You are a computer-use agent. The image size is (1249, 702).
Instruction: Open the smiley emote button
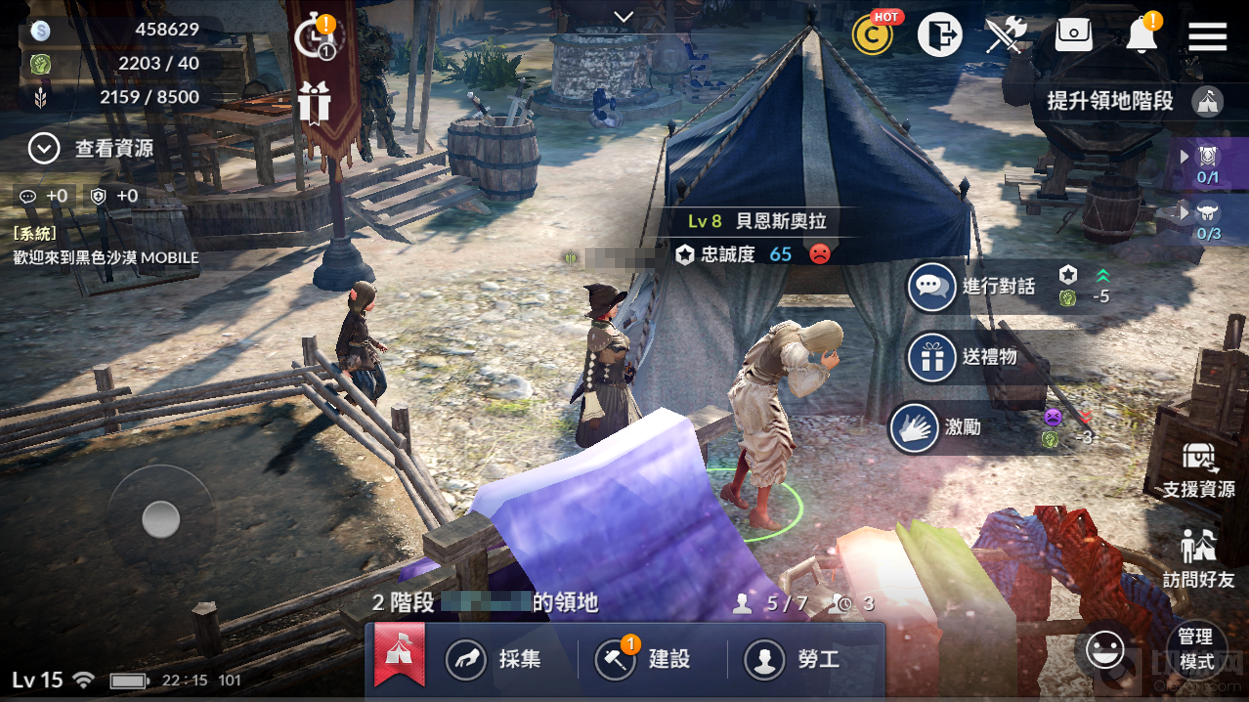[1105, 651]
